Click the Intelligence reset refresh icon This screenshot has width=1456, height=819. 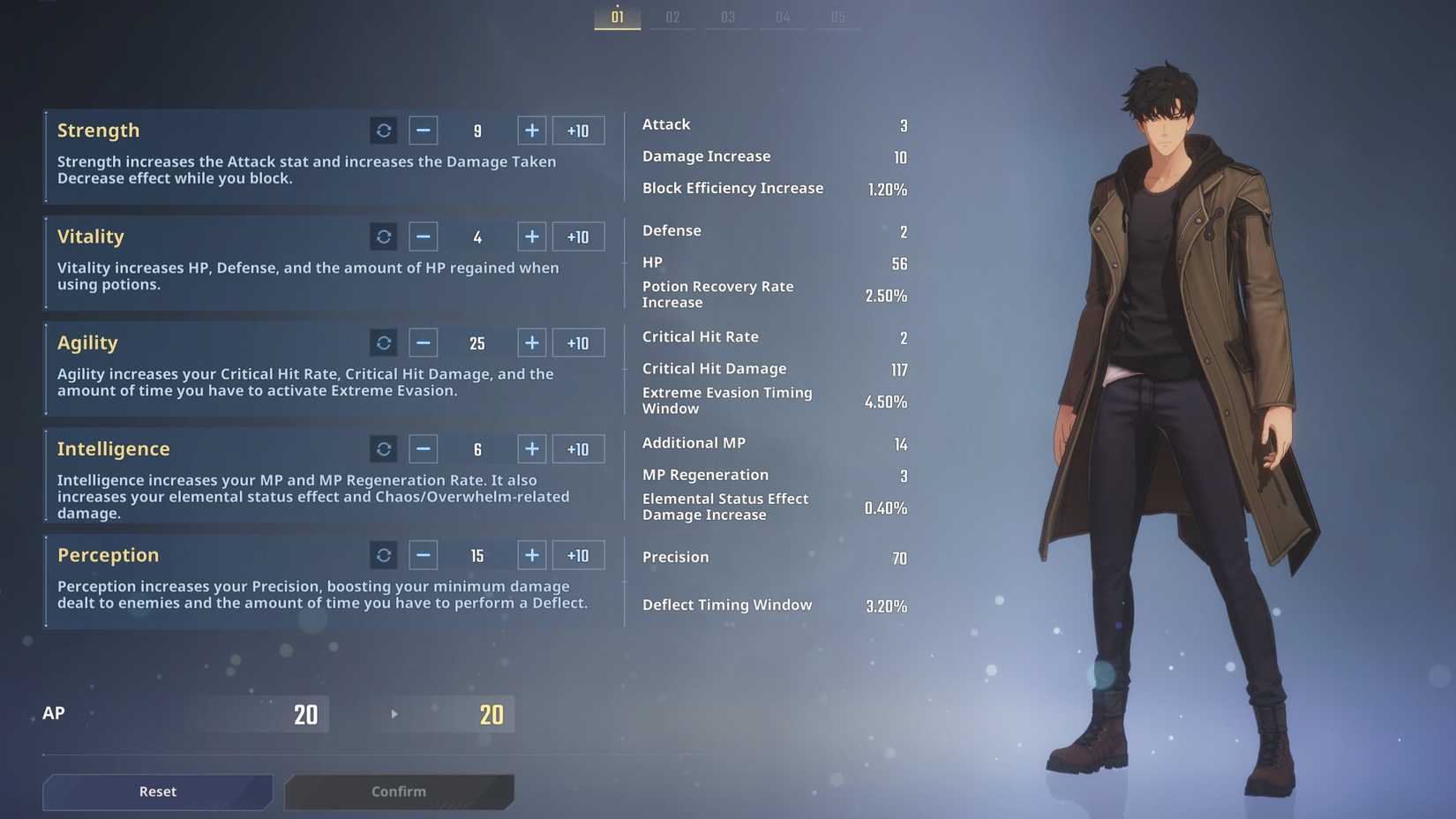click(x=384, y=448)
